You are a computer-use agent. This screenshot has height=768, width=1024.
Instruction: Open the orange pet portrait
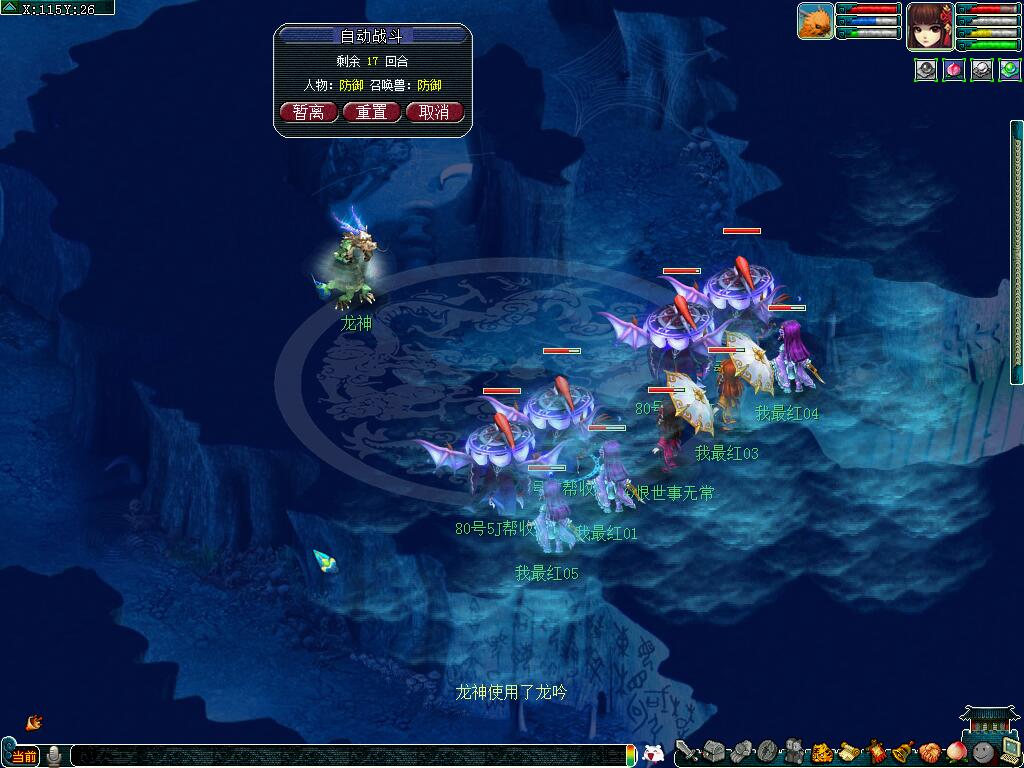click(816, 21)
